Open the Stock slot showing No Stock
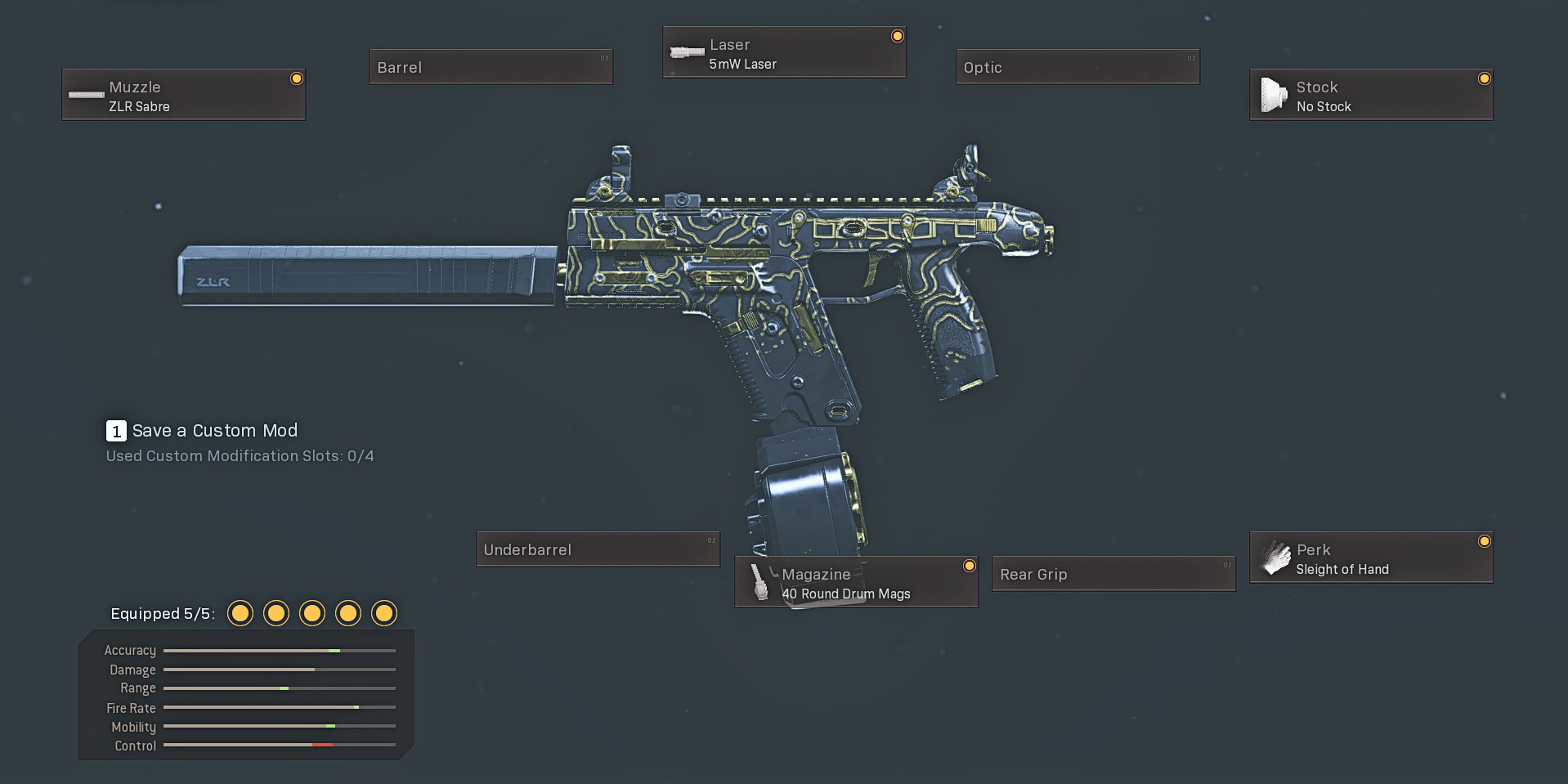The width and height of the screenshot is (1568, 784). [x=1370, y=95]
